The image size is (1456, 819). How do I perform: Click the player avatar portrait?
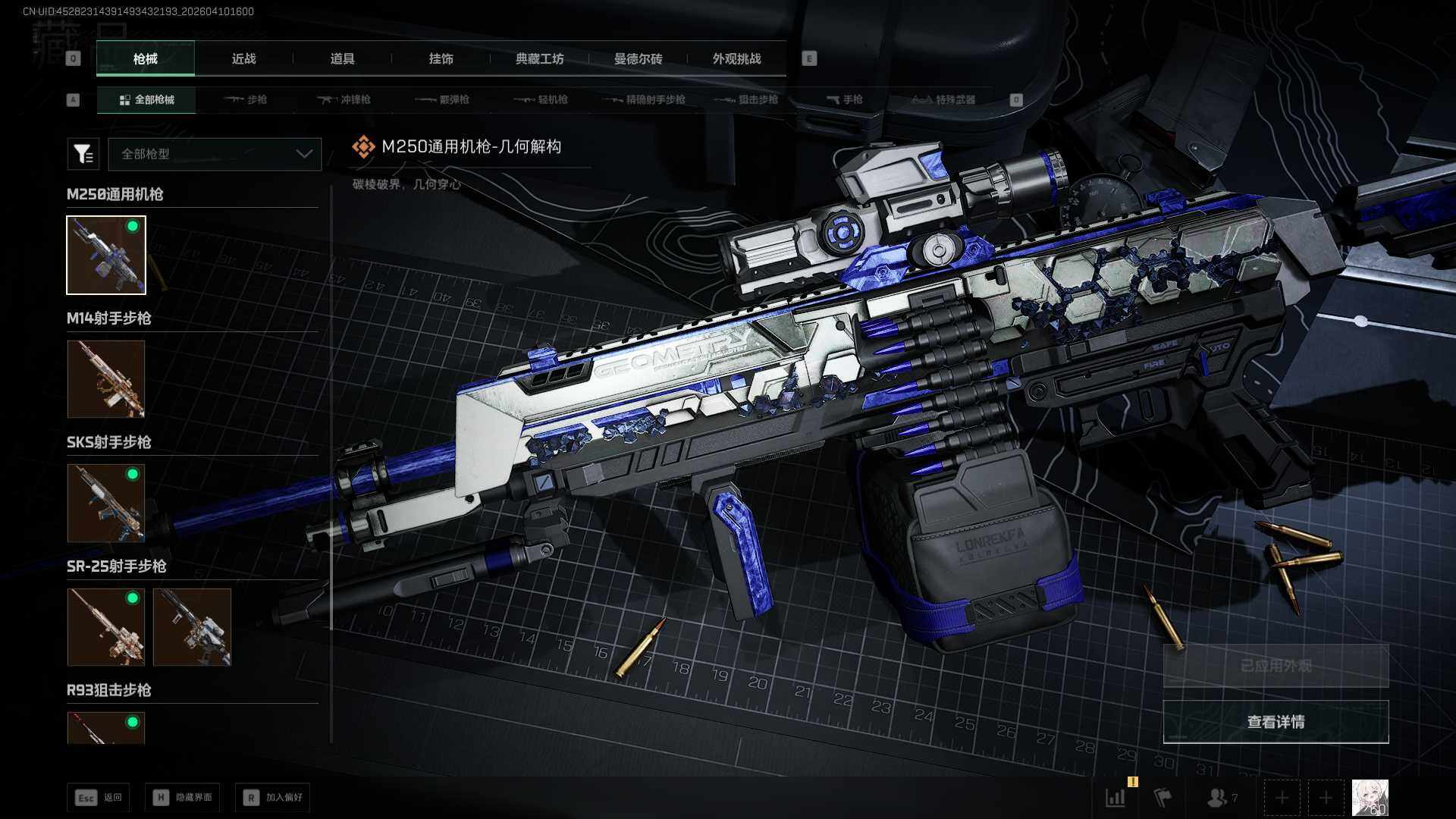pyautogui.click(x=1370, y=798)
